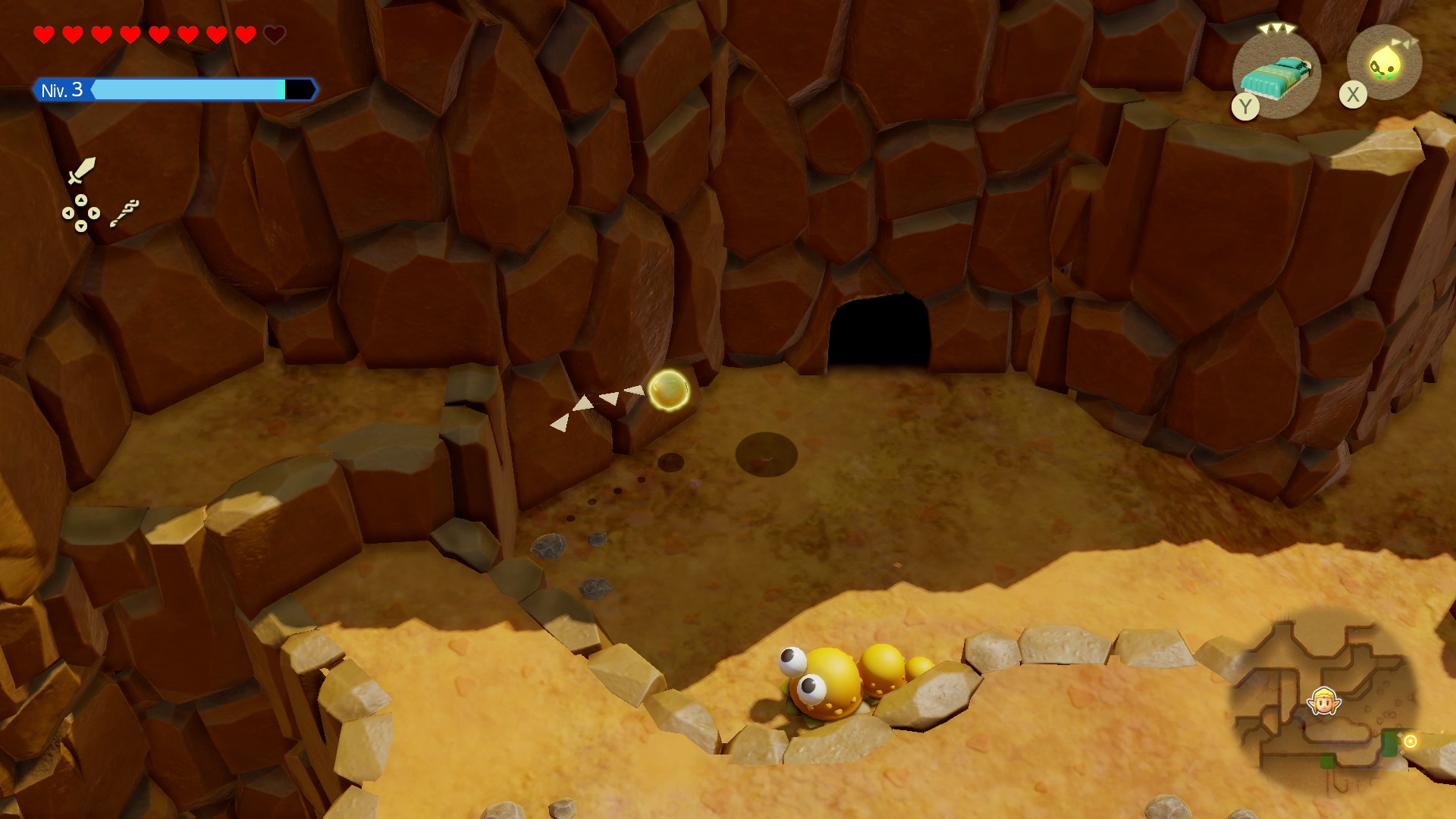The image size is (1456, 819).
Task: Click the yellow ring marker on minimap
Action: tap(1410, 741)
